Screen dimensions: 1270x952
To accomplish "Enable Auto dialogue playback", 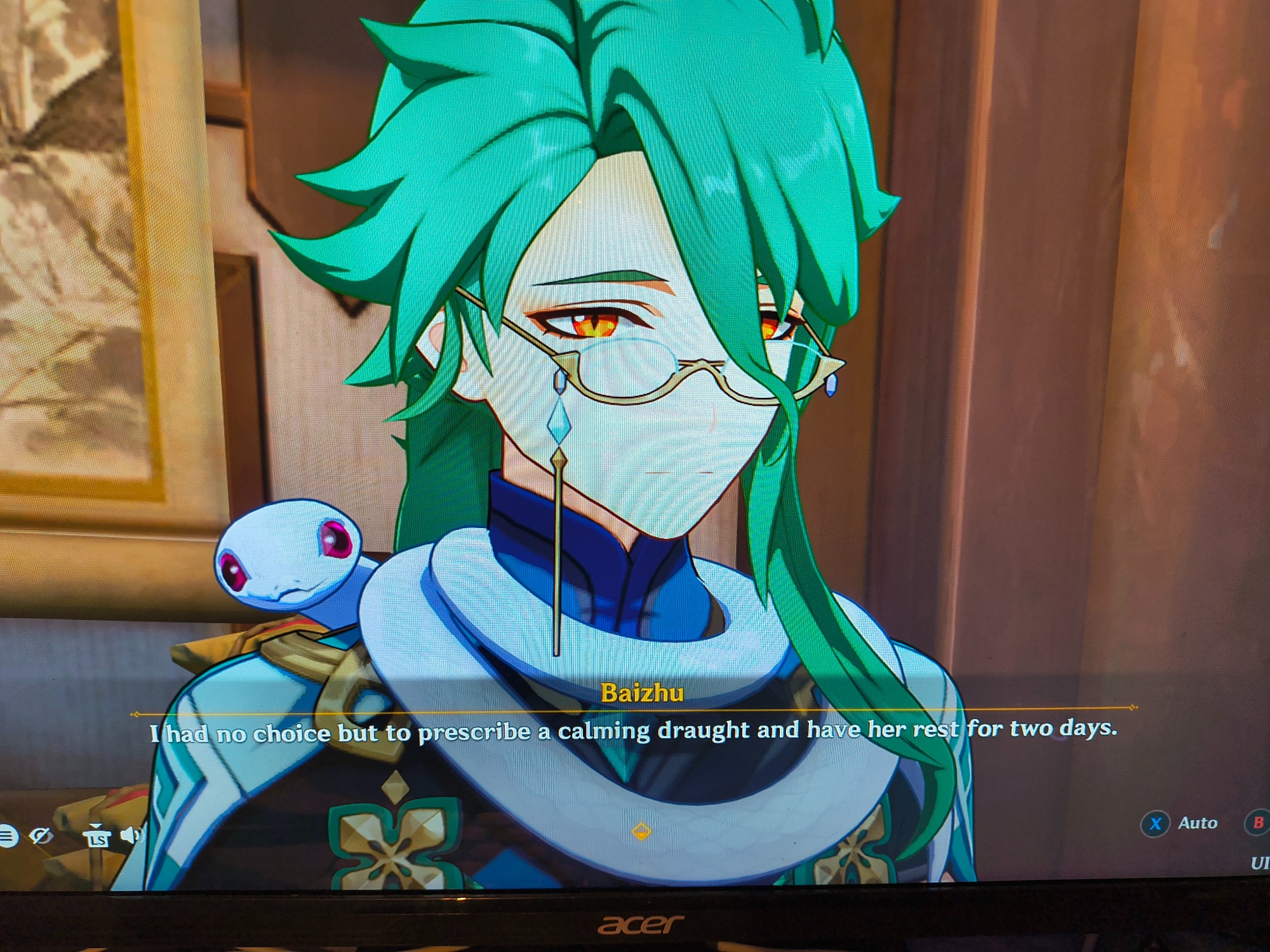I will [x=1156, y=824].
